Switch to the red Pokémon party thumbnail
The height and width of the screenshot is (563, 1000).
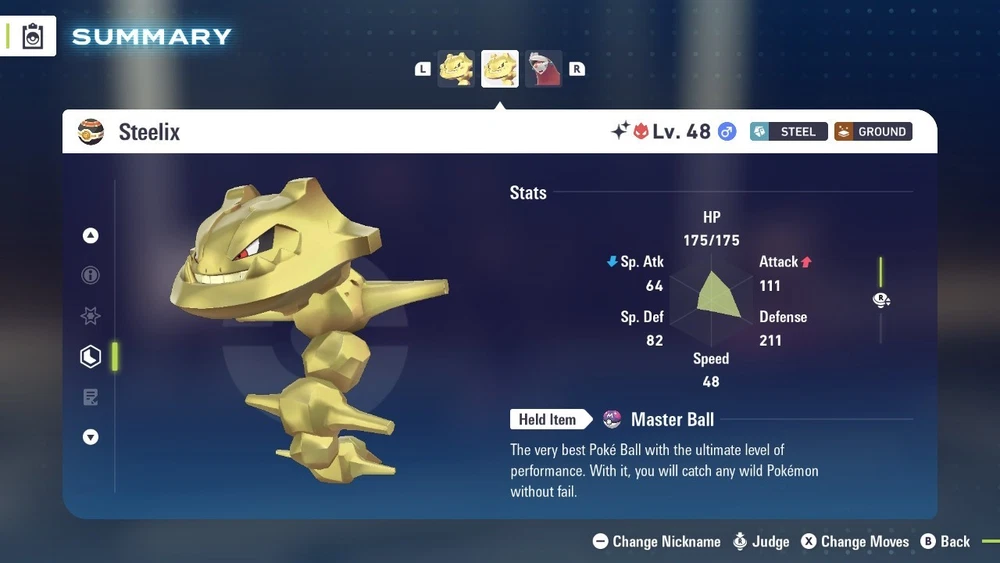544,69
